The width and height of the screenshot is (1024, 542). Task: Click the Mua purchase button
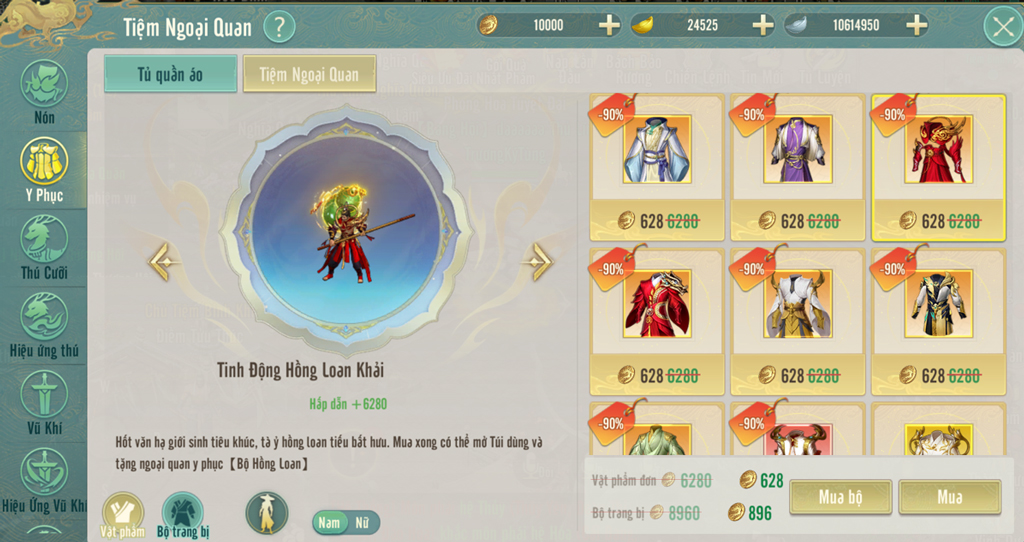click(949, 497)
